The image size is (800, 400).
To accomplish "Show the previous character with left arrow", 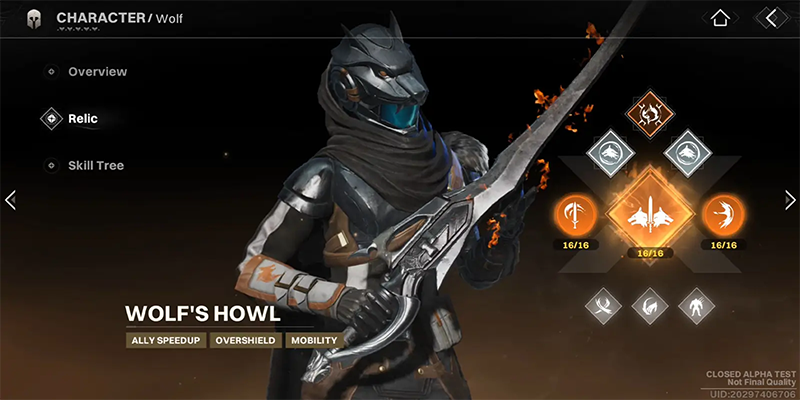I will click(x=10, y=200).
